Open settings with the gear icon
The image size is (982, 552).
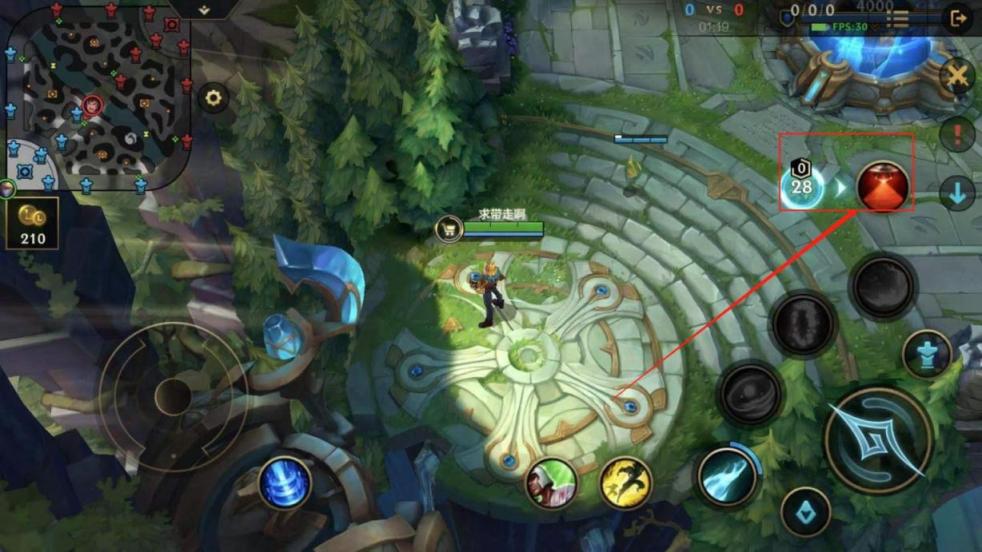point(213,98)
